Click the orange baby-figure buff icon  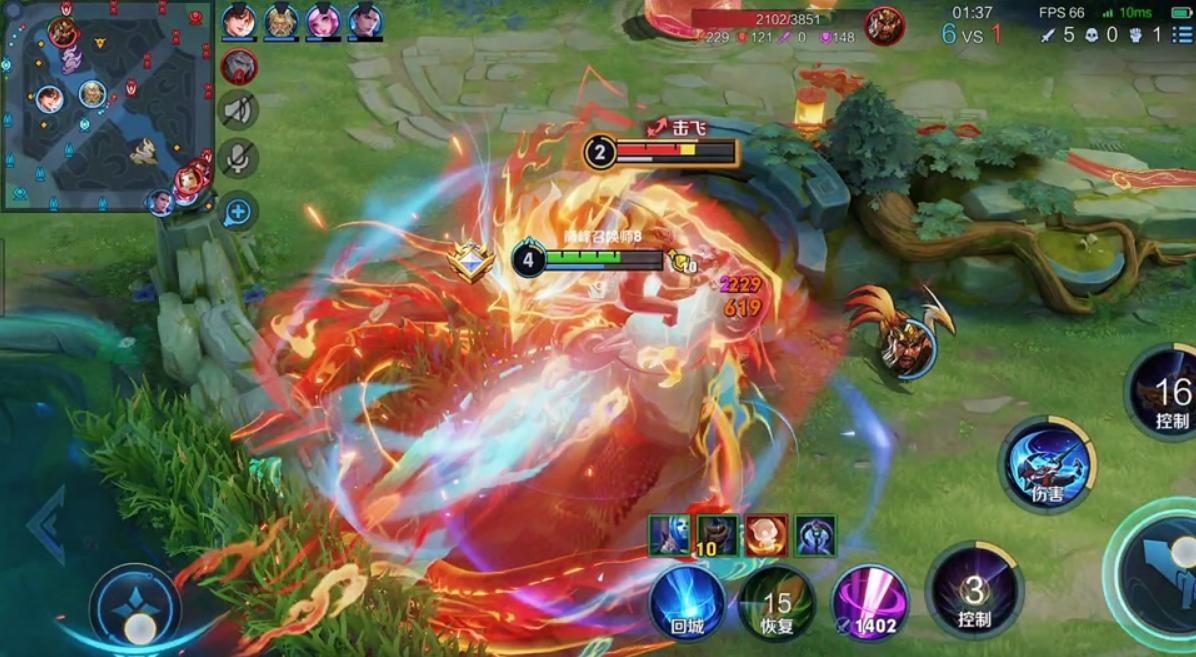[x=766, y=535]
